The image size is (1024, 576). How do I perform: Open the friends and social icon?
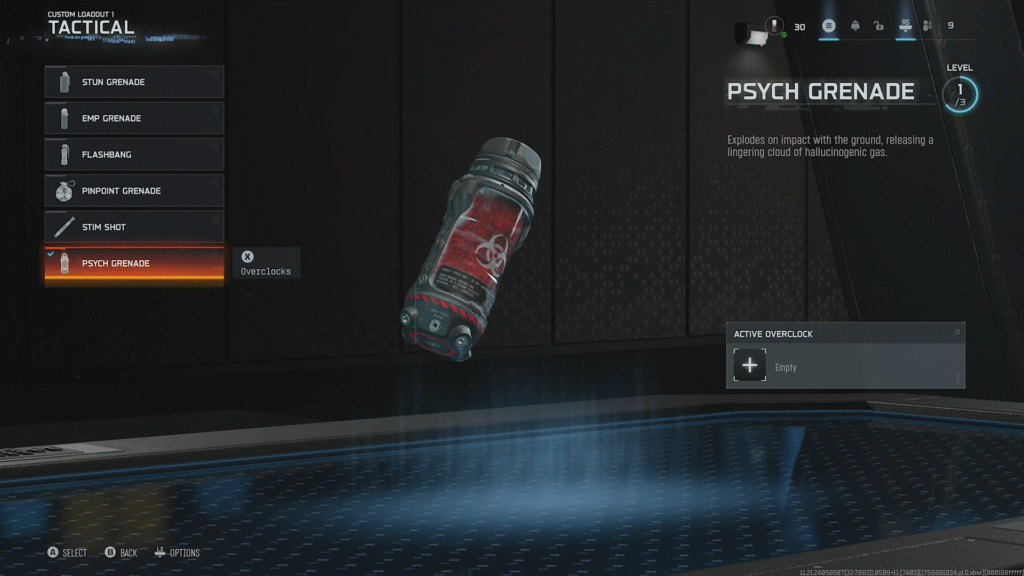click(928, 26)
